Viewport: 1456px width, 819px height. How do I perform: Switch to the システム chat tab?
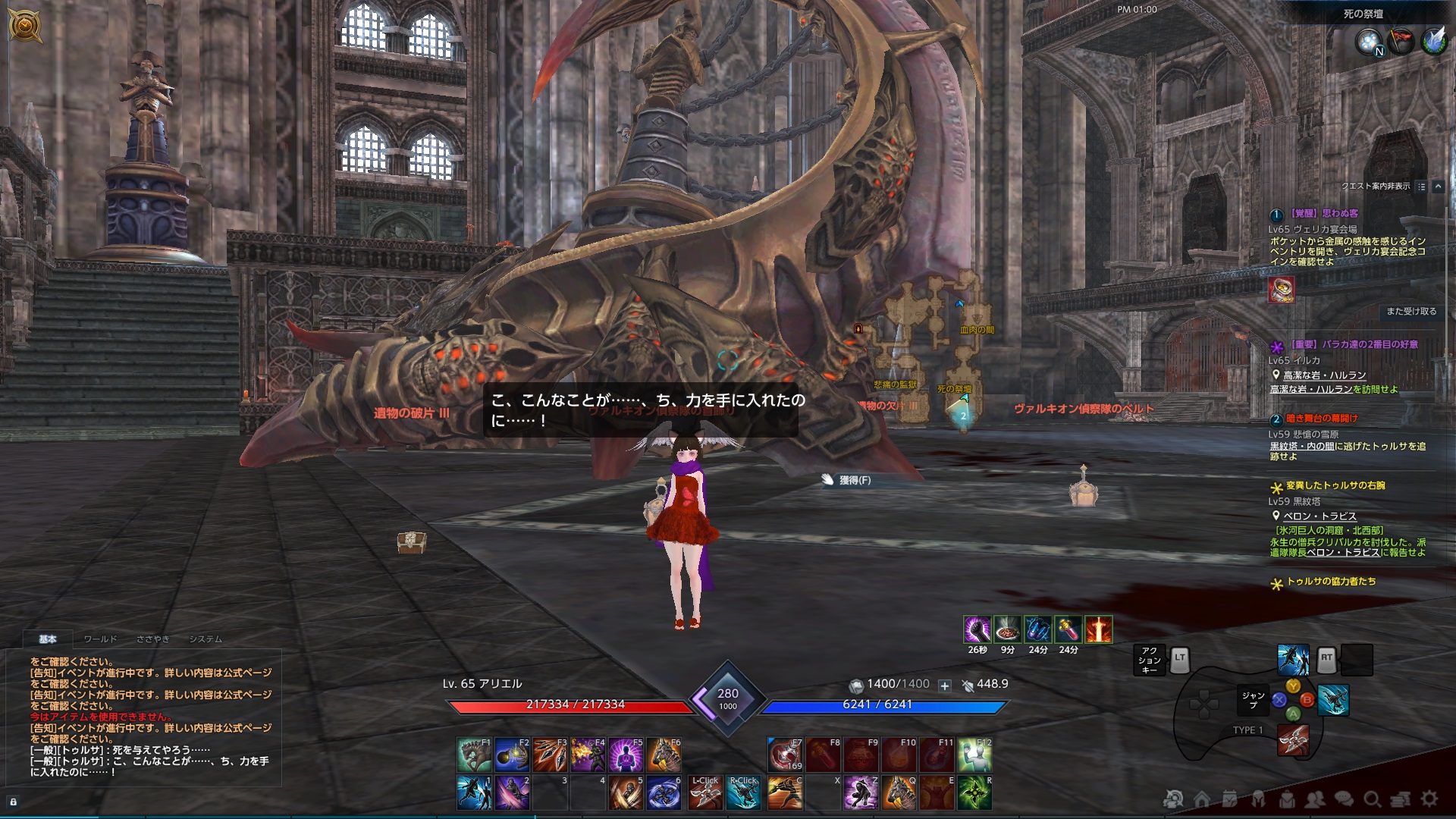[x=205, y=639]
